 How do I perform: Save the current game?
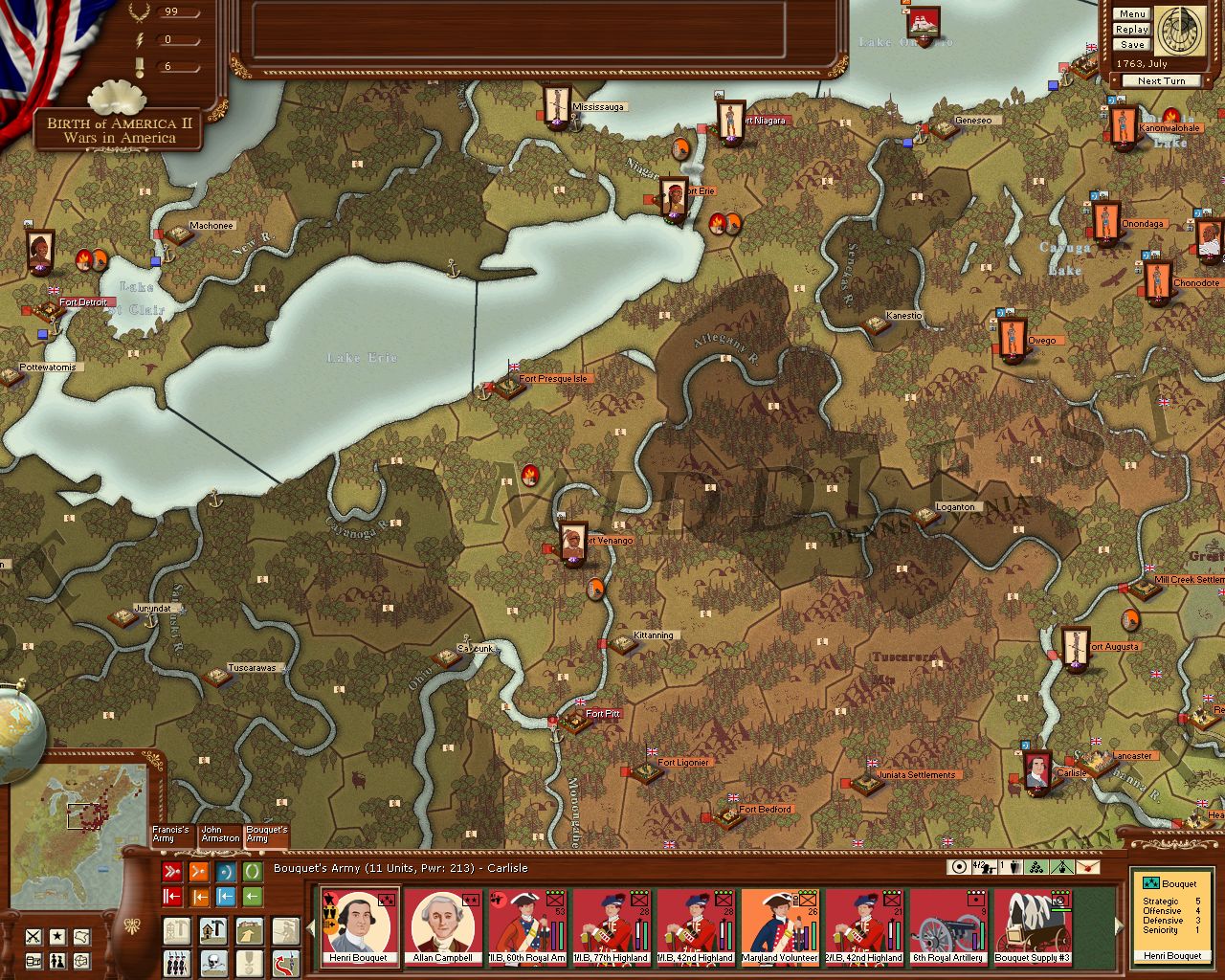point(1131,45)
